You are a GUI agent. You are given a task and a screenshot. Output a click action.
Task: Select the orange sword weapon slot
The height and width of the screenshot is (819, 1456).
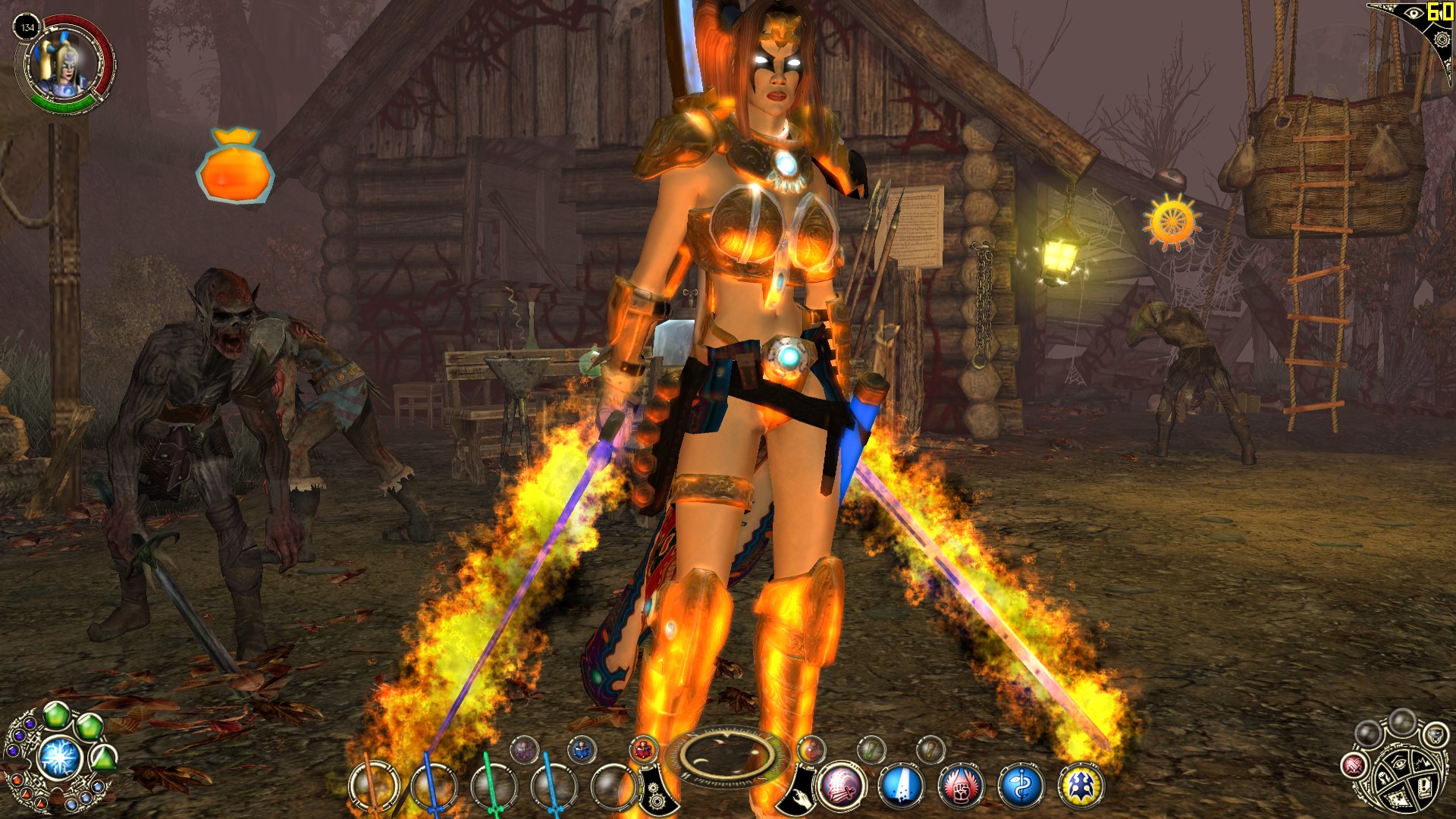pos(373,787)
